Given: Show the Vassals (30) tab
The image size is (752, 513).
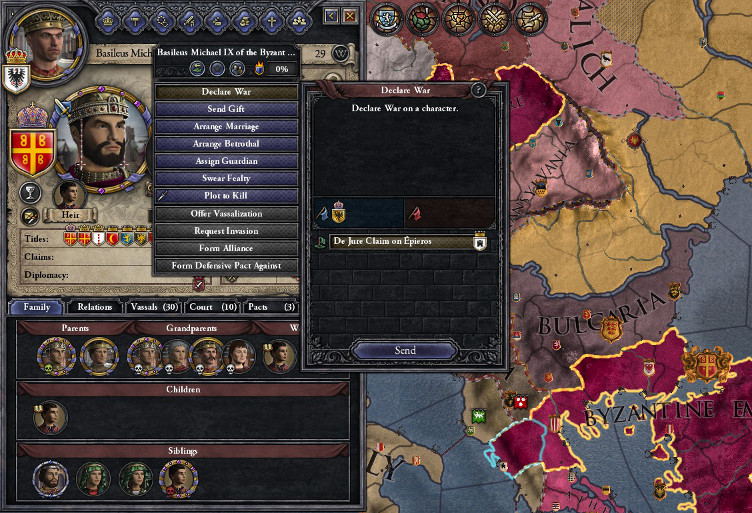Looking at the screenshot, I should pyautogui.click(x=153, y=307).
